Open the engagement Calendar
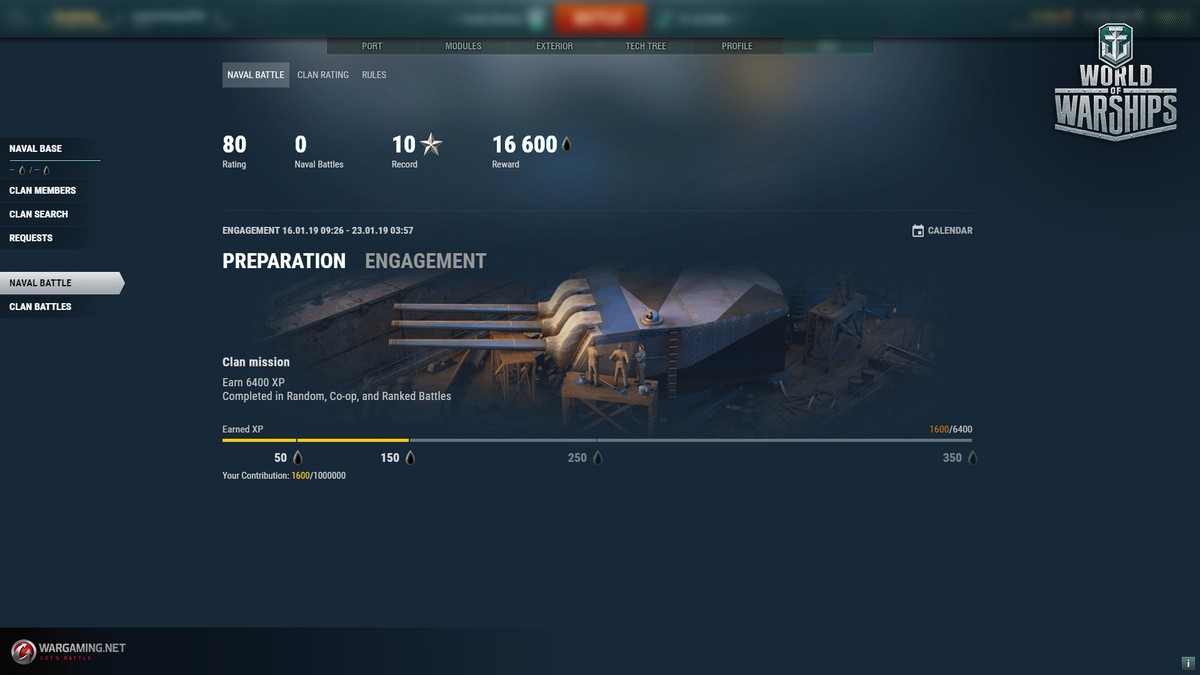This screenshot has width=1200, height=675. [x=942, y=231]
